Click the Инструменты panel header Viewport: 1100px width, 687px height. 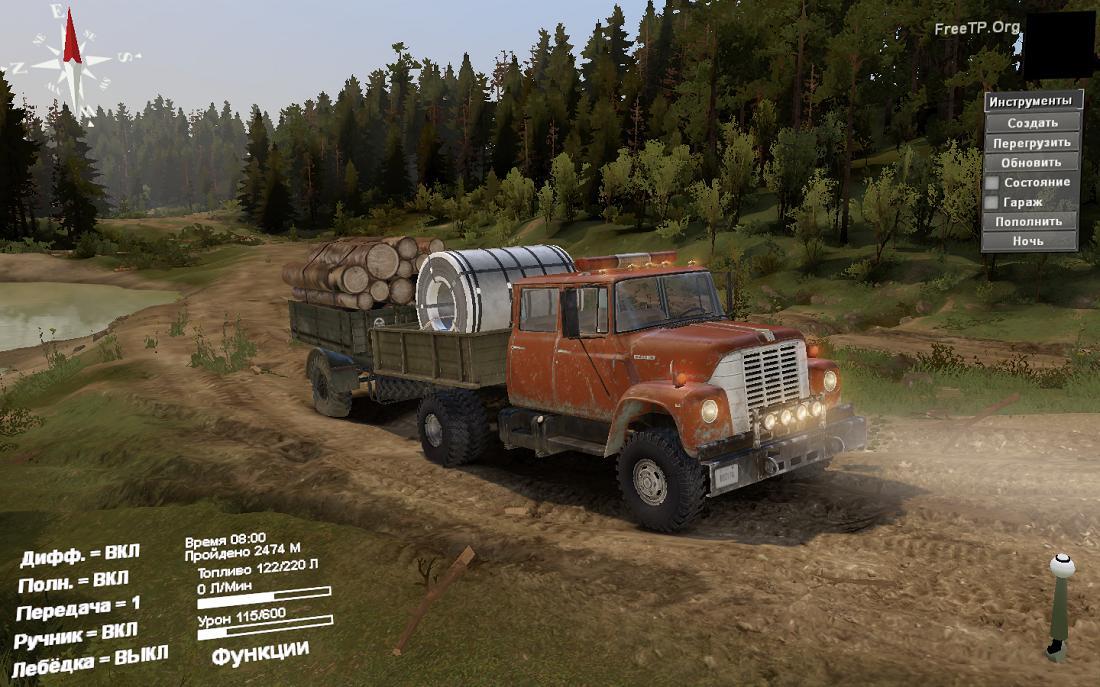click(1033, 101)
